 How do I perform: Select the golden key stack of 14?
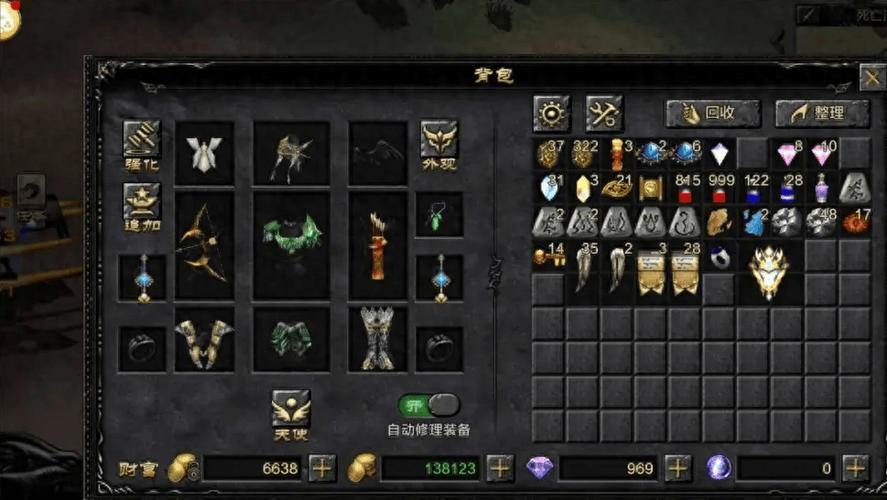549,257
